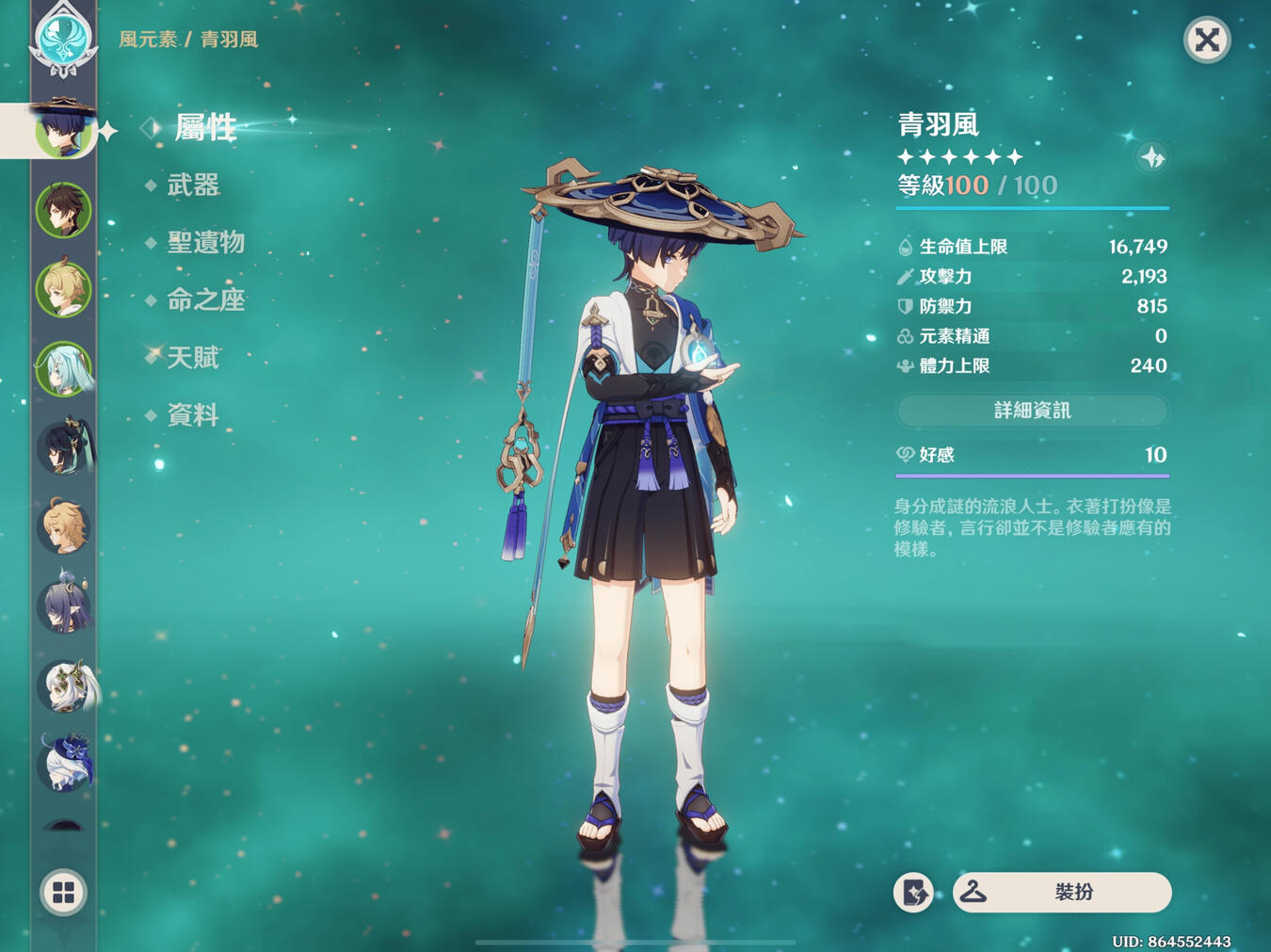Click the 裝扮 outfit button

(x=1062, y=892)
